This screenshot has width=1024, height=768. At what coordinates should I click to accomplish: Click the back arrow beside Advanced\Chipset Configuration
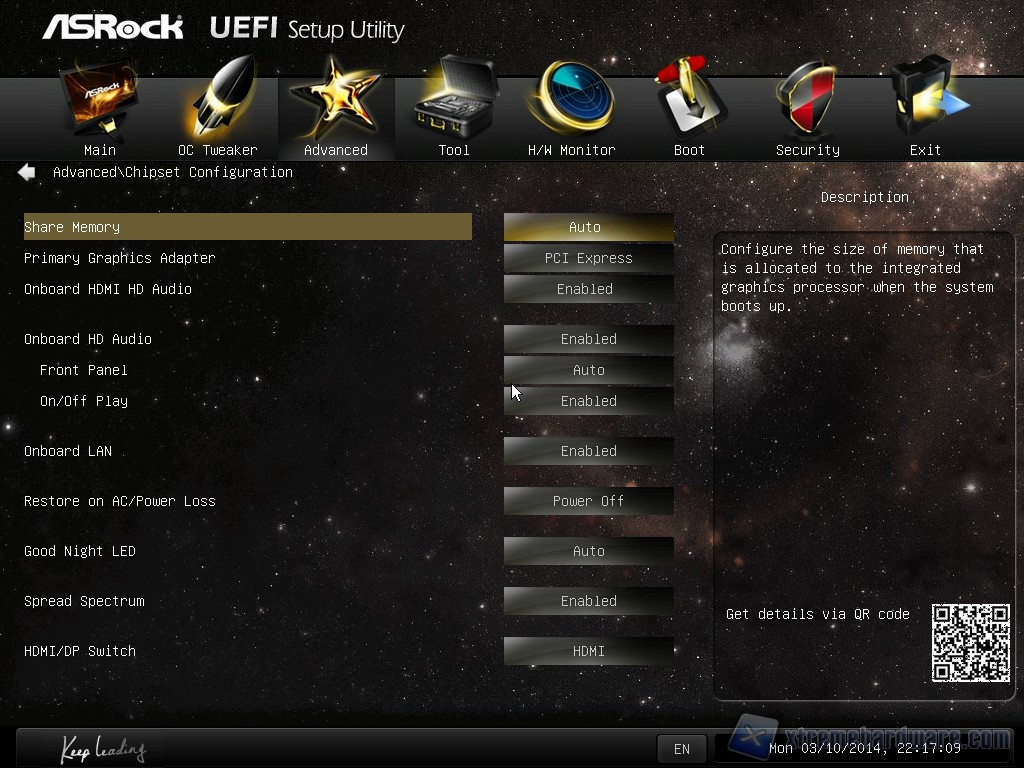tap(27, 172)
